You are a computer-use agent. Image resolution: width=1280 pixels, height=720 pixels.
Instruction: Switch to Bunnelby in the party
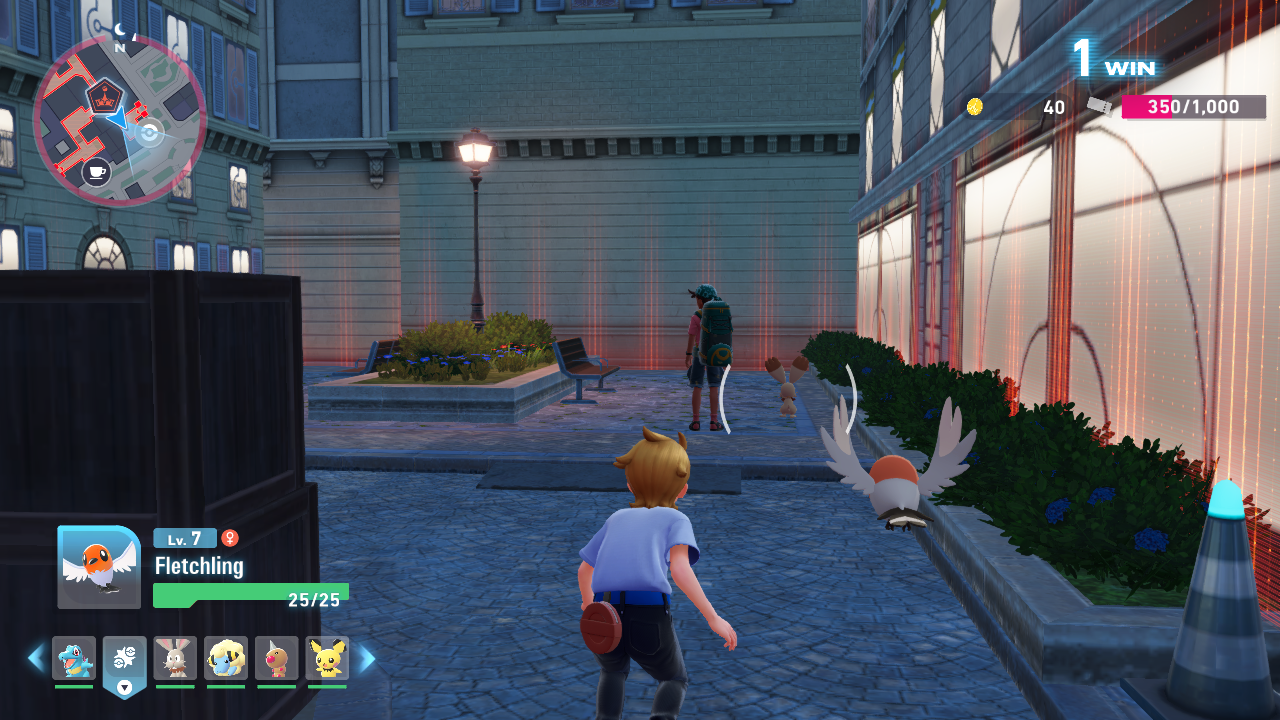click(175, 658)
